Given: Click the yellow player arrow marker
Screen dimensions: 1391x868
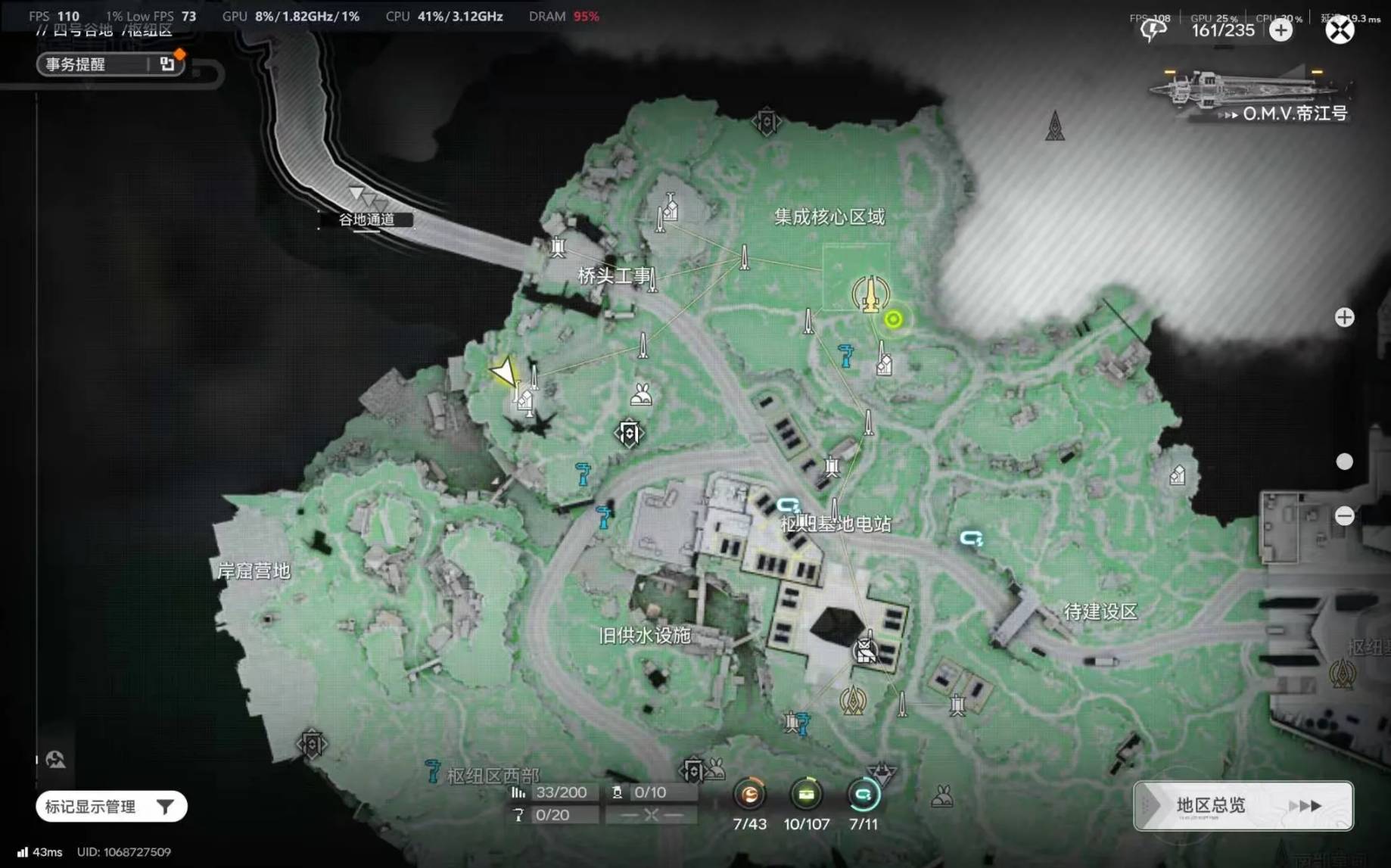Looking at the screenshot, I should (x=503, y=372).
